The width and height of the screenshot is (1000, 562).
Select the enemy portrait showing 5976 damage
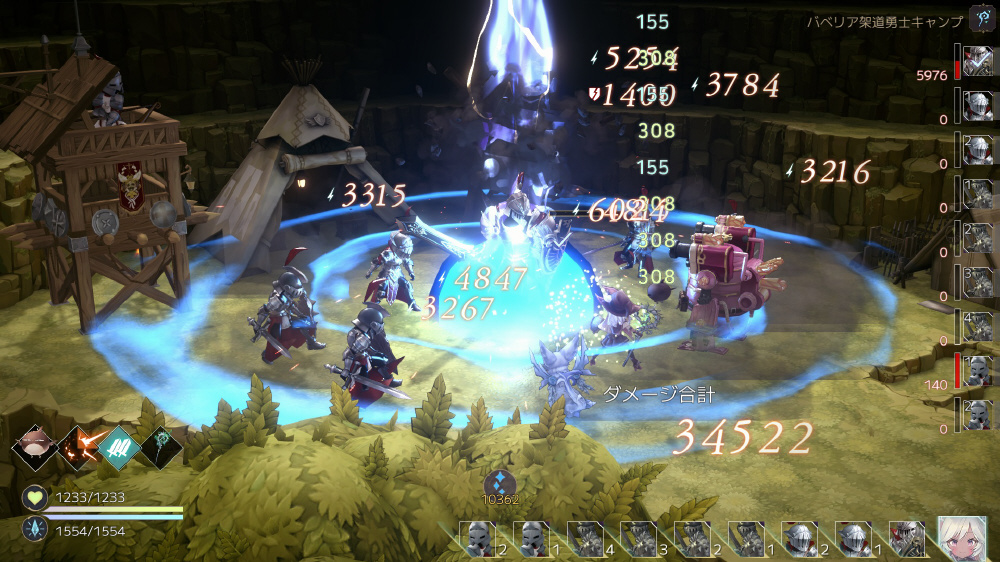[x=977, y=60]
